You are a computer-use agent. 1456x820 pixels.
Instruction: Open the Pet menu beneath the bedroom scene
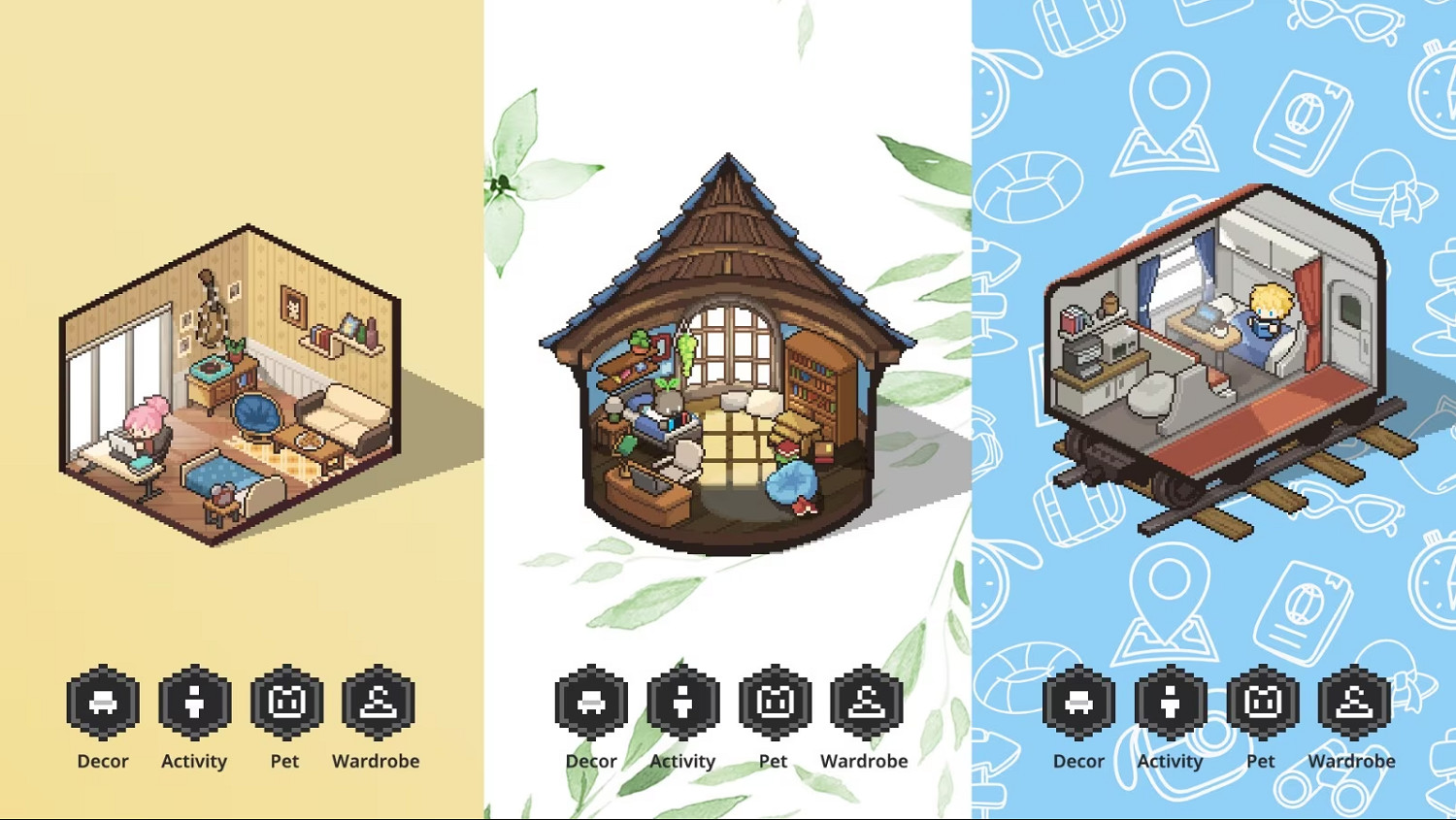tap(284, 701)
